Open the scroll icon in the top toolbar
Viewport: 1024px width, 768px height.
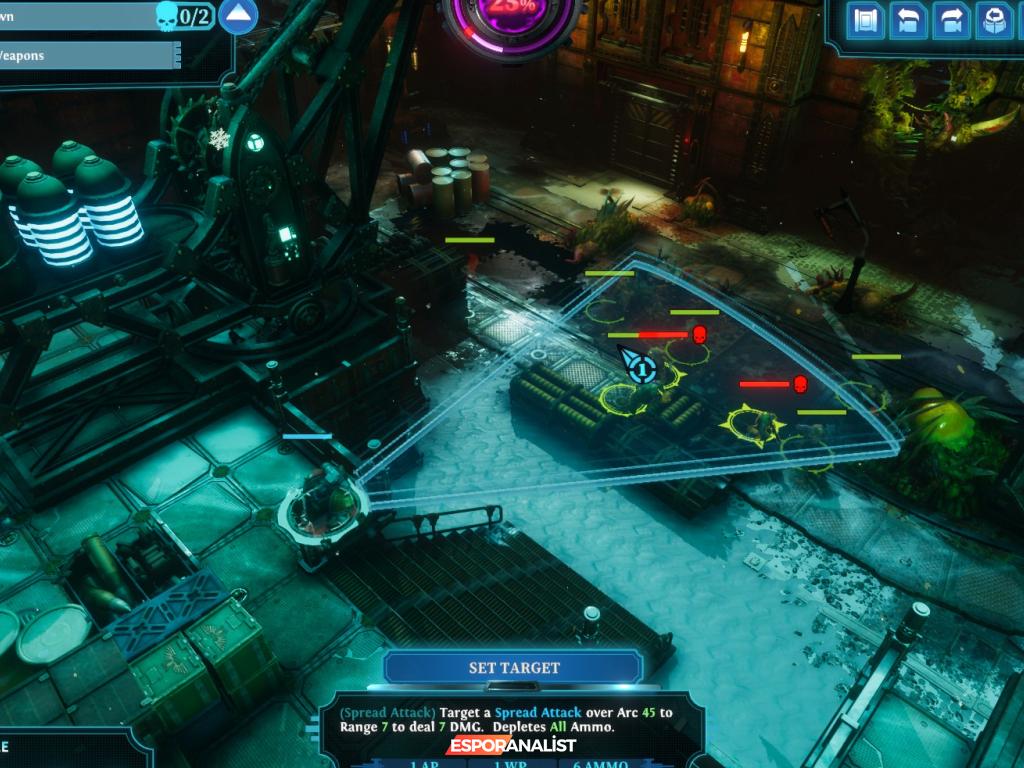click(x=866, y=21)
